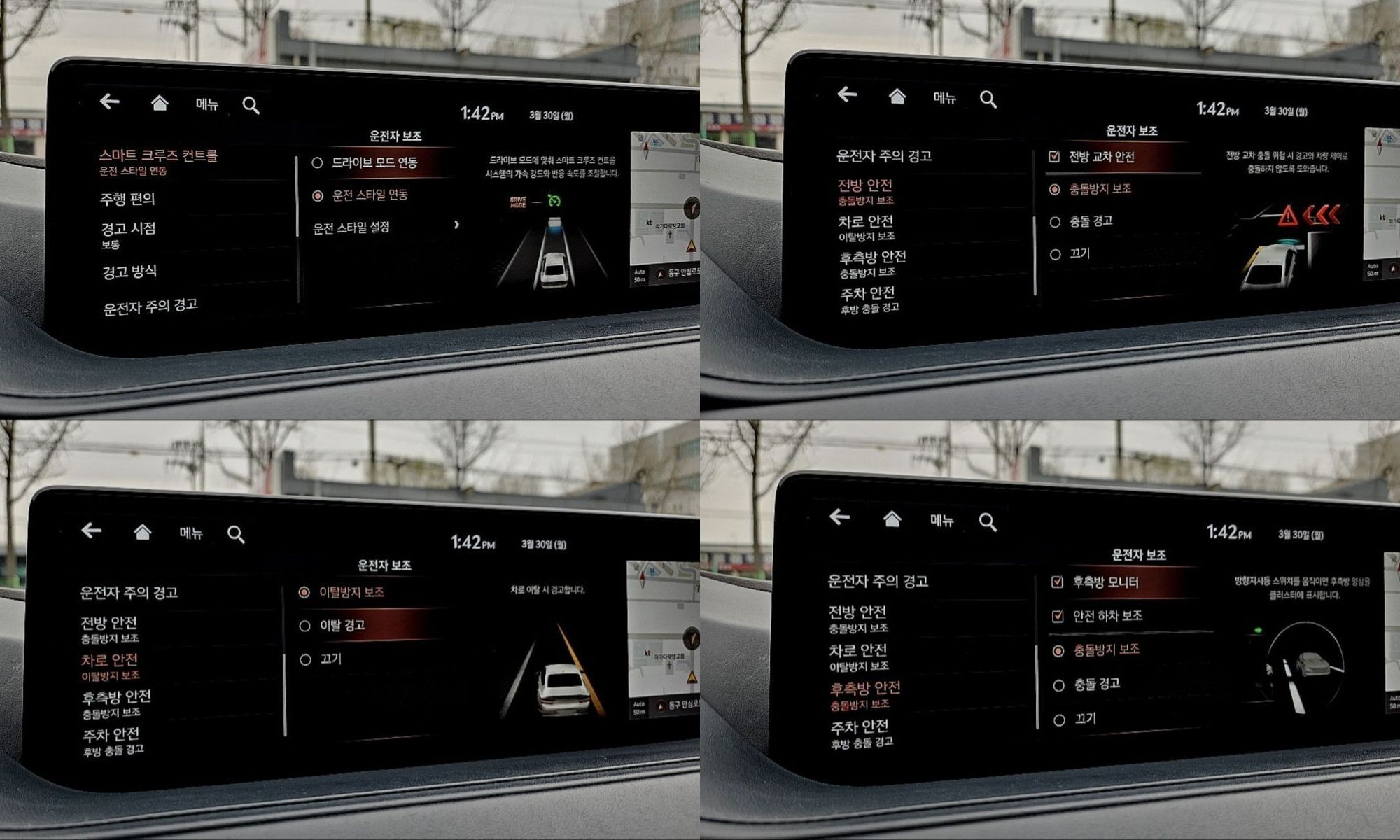Toggle the 안전 하차 보조 checkbox
The width and height of the screenshot is (1400, 840).
pos(1058,616)
